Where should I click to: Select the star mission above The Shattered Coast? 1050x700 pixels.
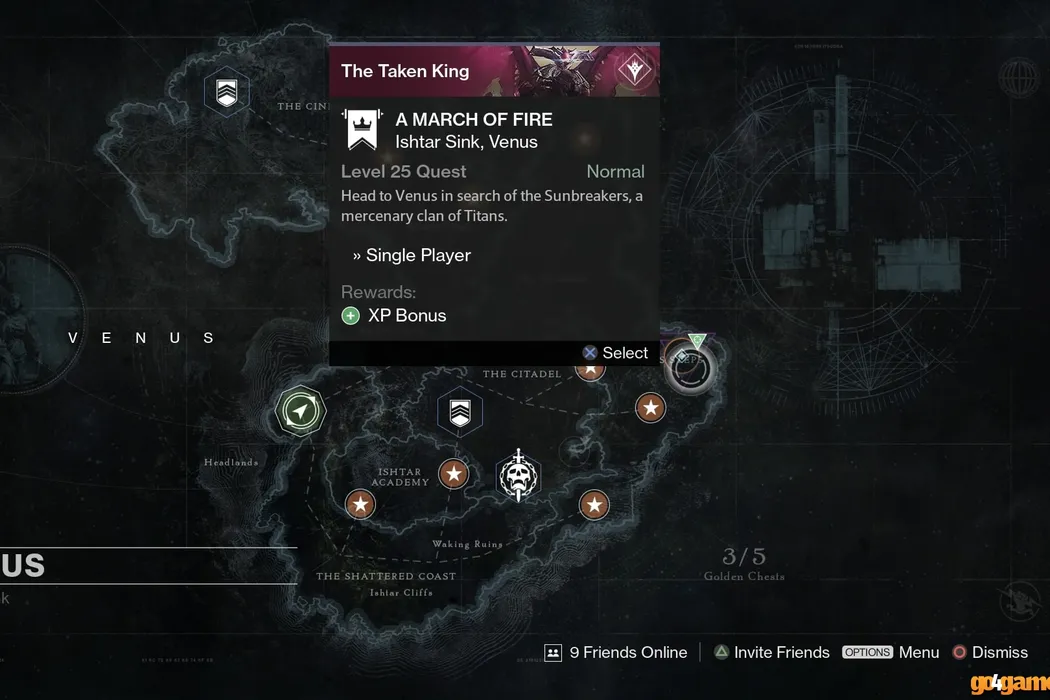coord(360,504)
